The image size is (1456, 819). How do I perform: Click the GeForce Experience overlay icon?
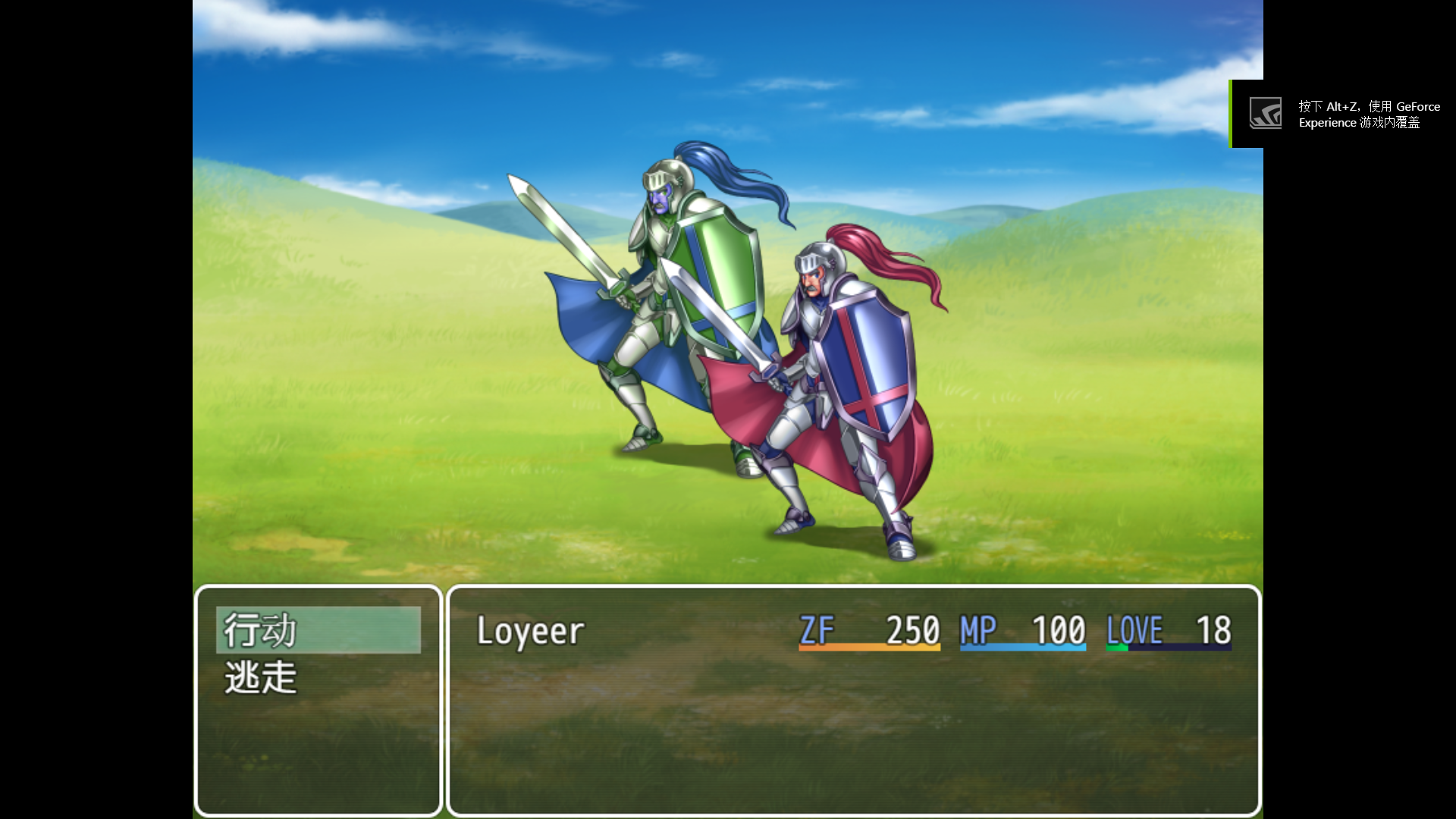1265,112
